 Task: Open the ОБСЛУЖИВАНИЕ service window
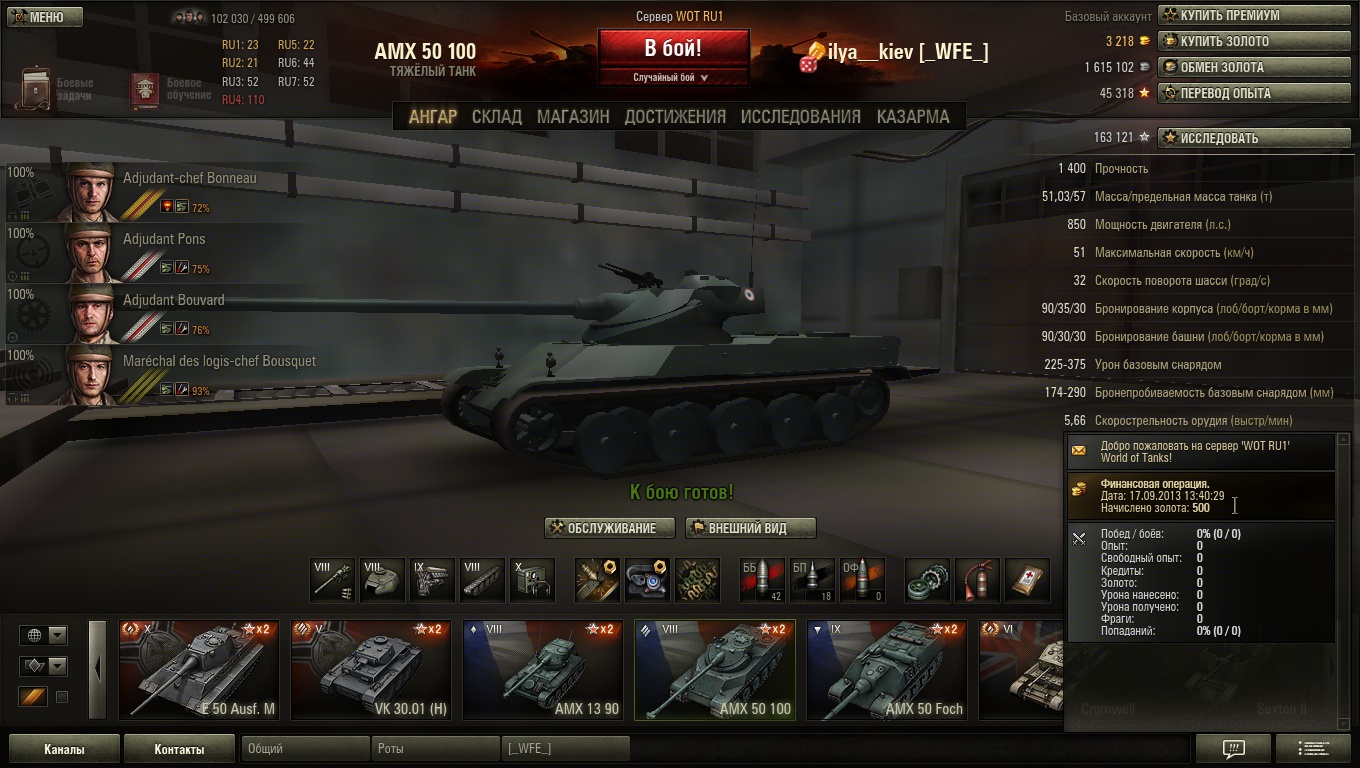pyautogui.click(x=610, y=528)
